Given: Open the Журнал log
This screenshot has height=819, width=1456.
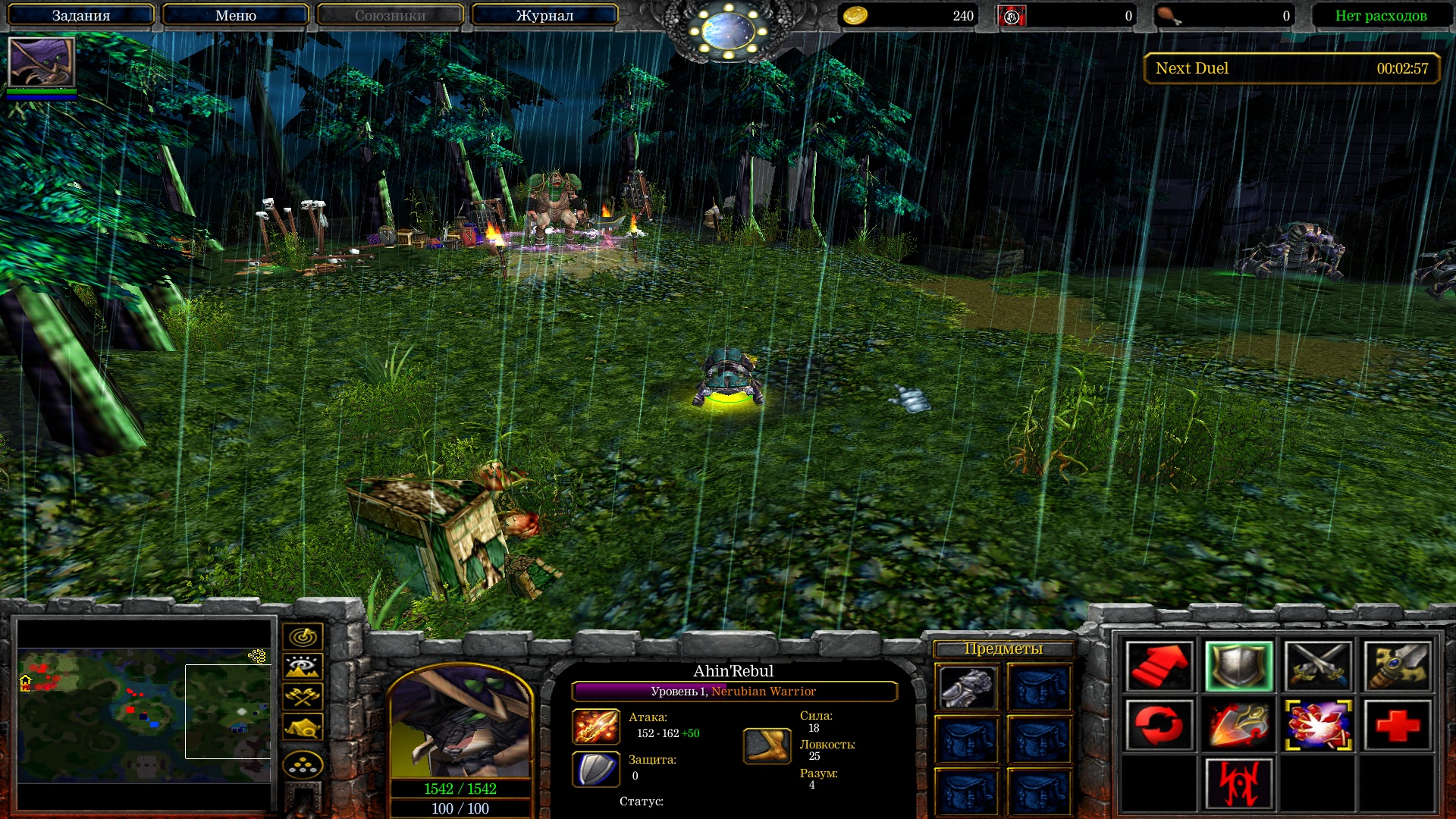Looking at the screenshot, I should click(544, 15).
